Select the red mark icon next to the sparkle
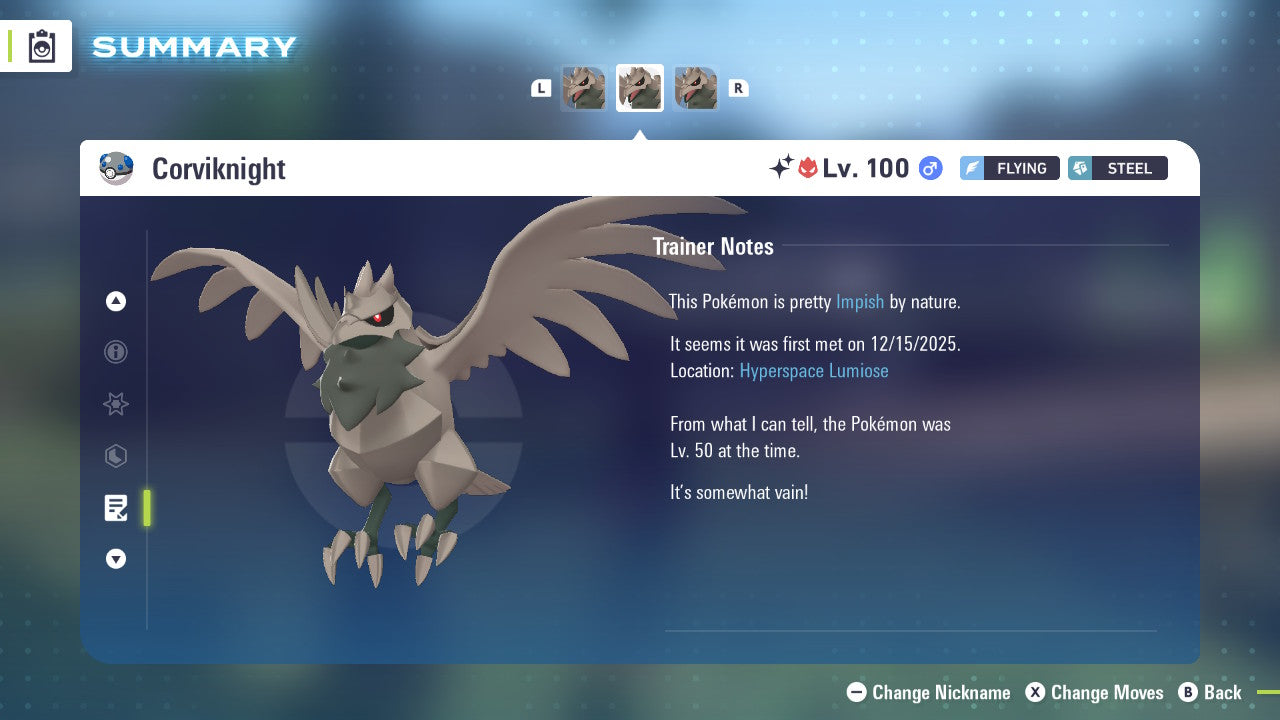 809,168
